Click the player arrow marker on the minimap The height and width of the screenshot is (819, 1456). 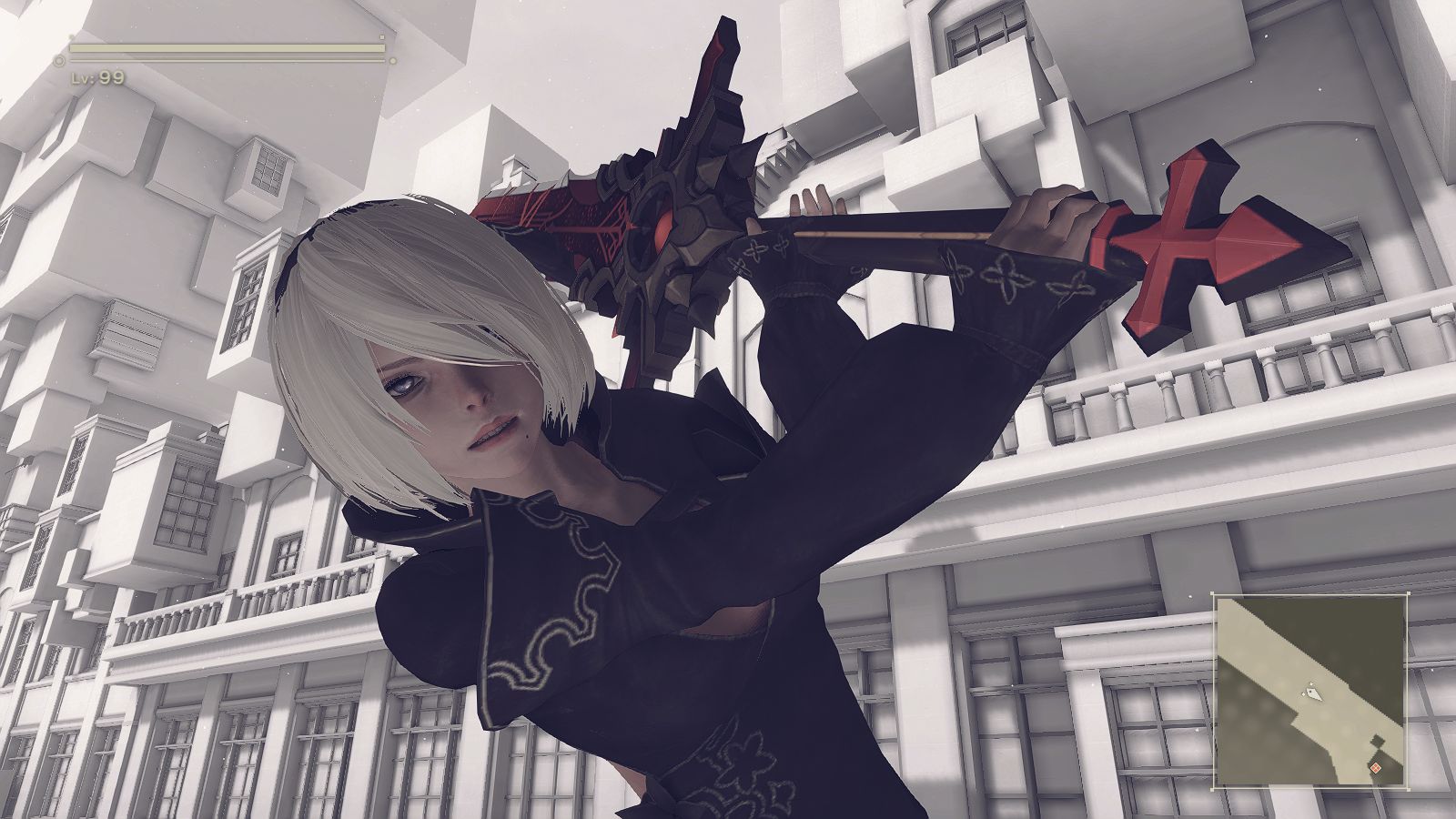pyautogui.click(x=1314, y=693)
